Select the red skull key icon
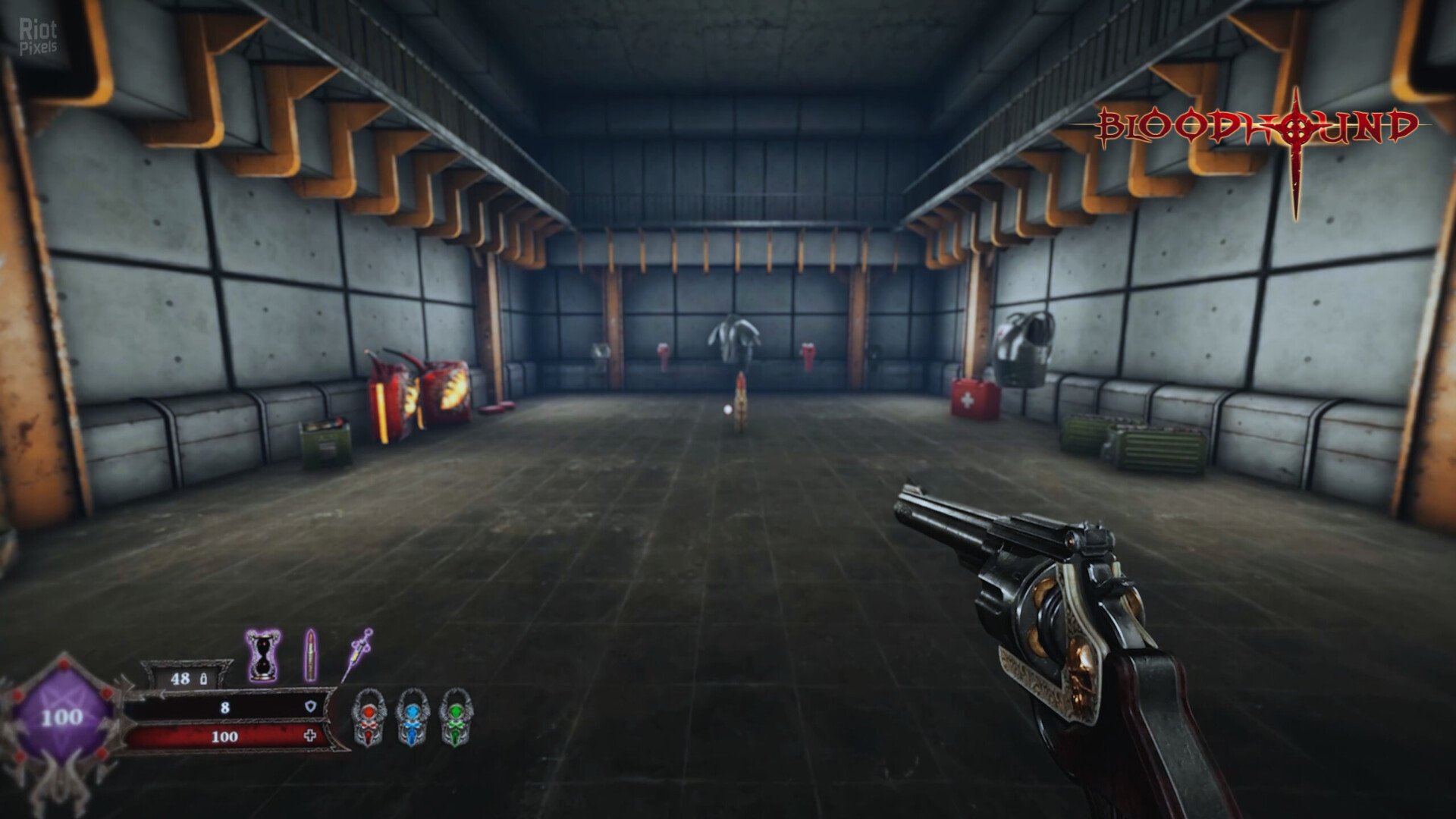Image resolution: width=1456 pixels, height=819 pixels. (369, 716)
